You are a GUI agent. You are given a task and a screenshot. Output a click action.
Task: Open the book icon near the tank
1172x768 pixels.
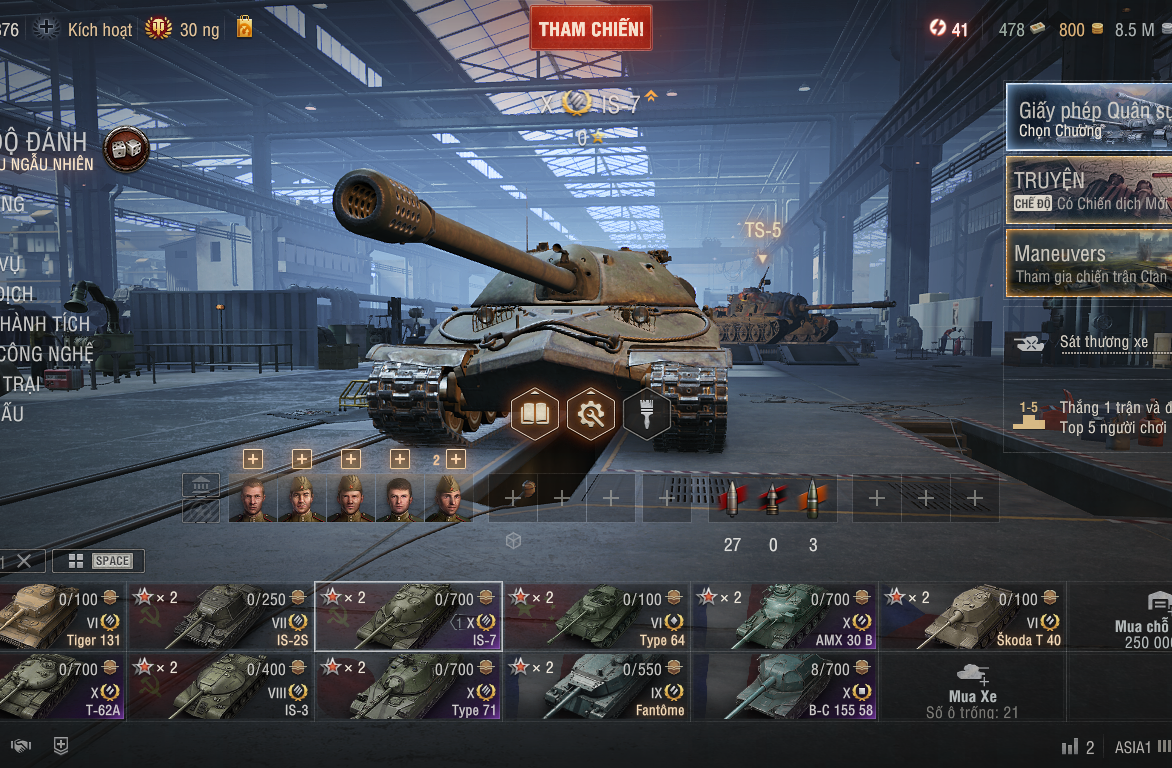(x=535, y=413)
